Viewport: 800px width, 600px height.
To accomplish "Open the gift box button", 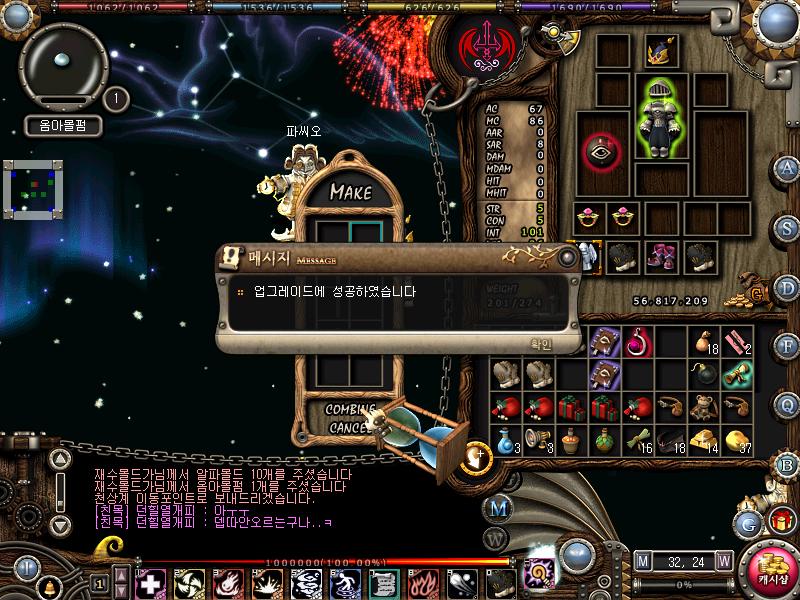I will (x=780, y=520).
